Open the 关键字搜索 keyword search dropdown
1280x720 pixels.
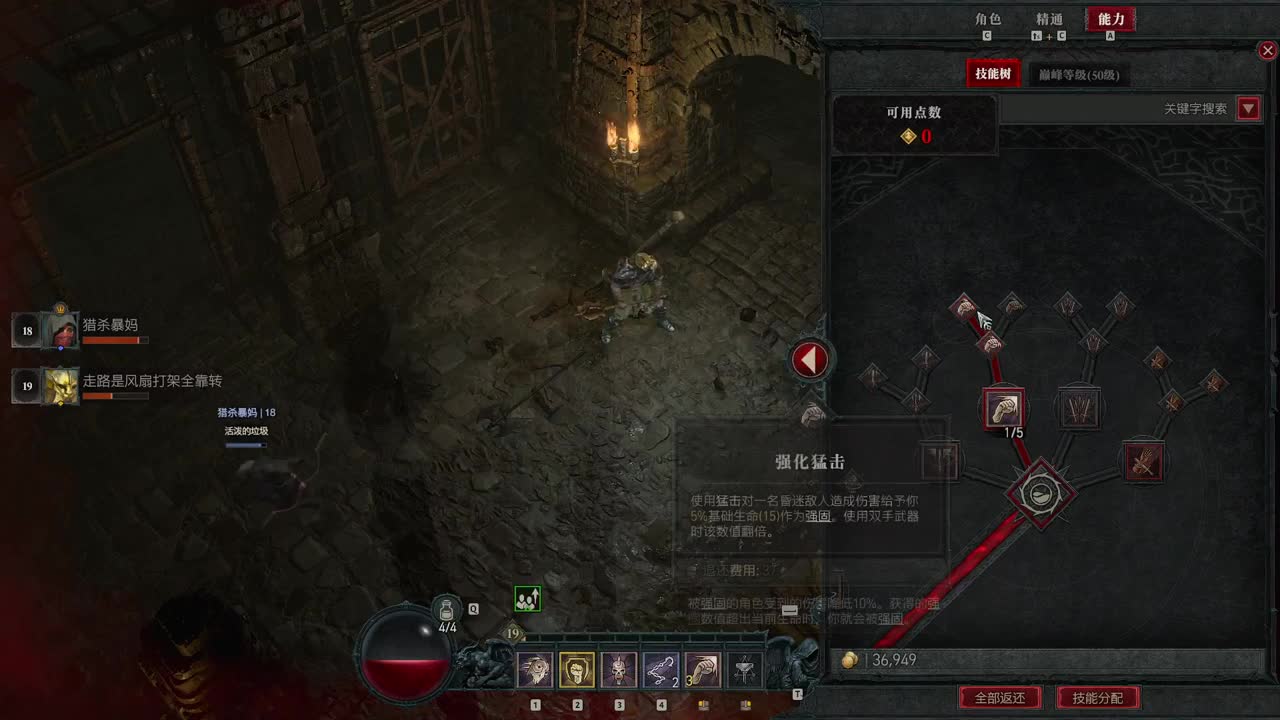click(1247, 109)
